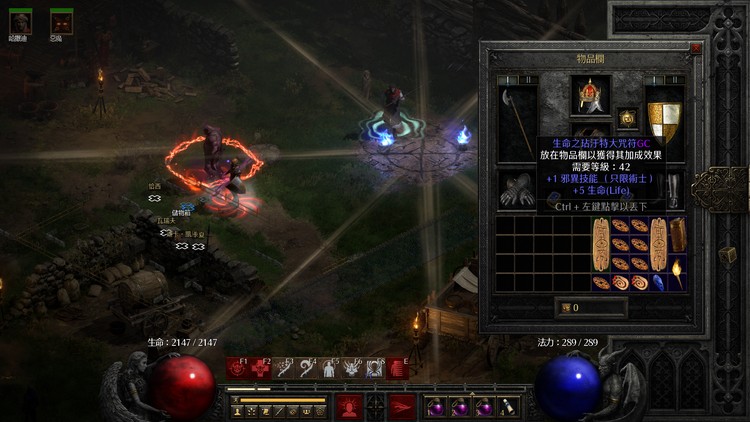The image size is (750, 422).
Task: Use the scroll in belt slot four
Action: pos(509,407)
